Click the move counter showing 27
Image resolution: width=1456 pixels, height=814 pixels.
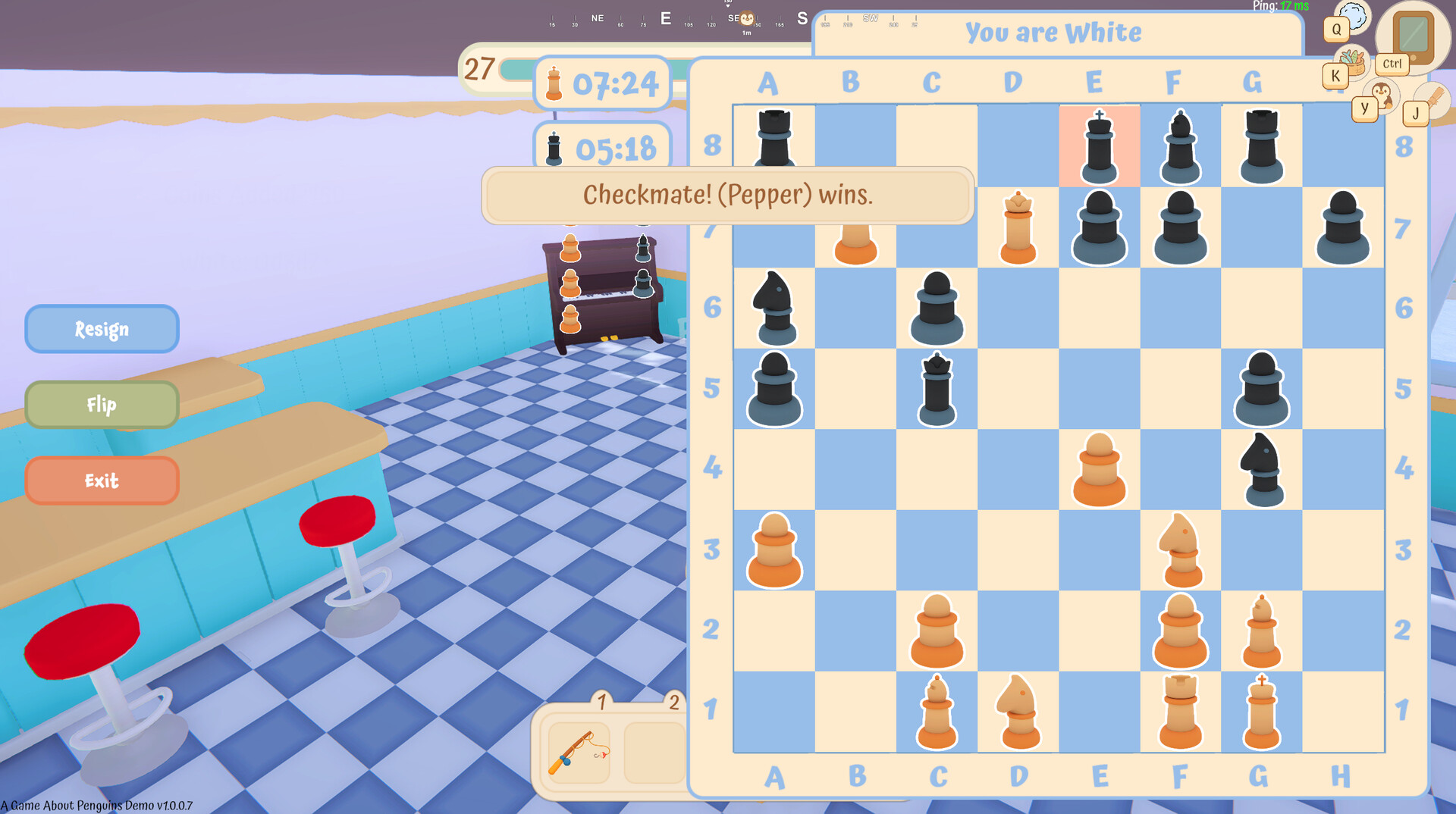pos(479,69)
